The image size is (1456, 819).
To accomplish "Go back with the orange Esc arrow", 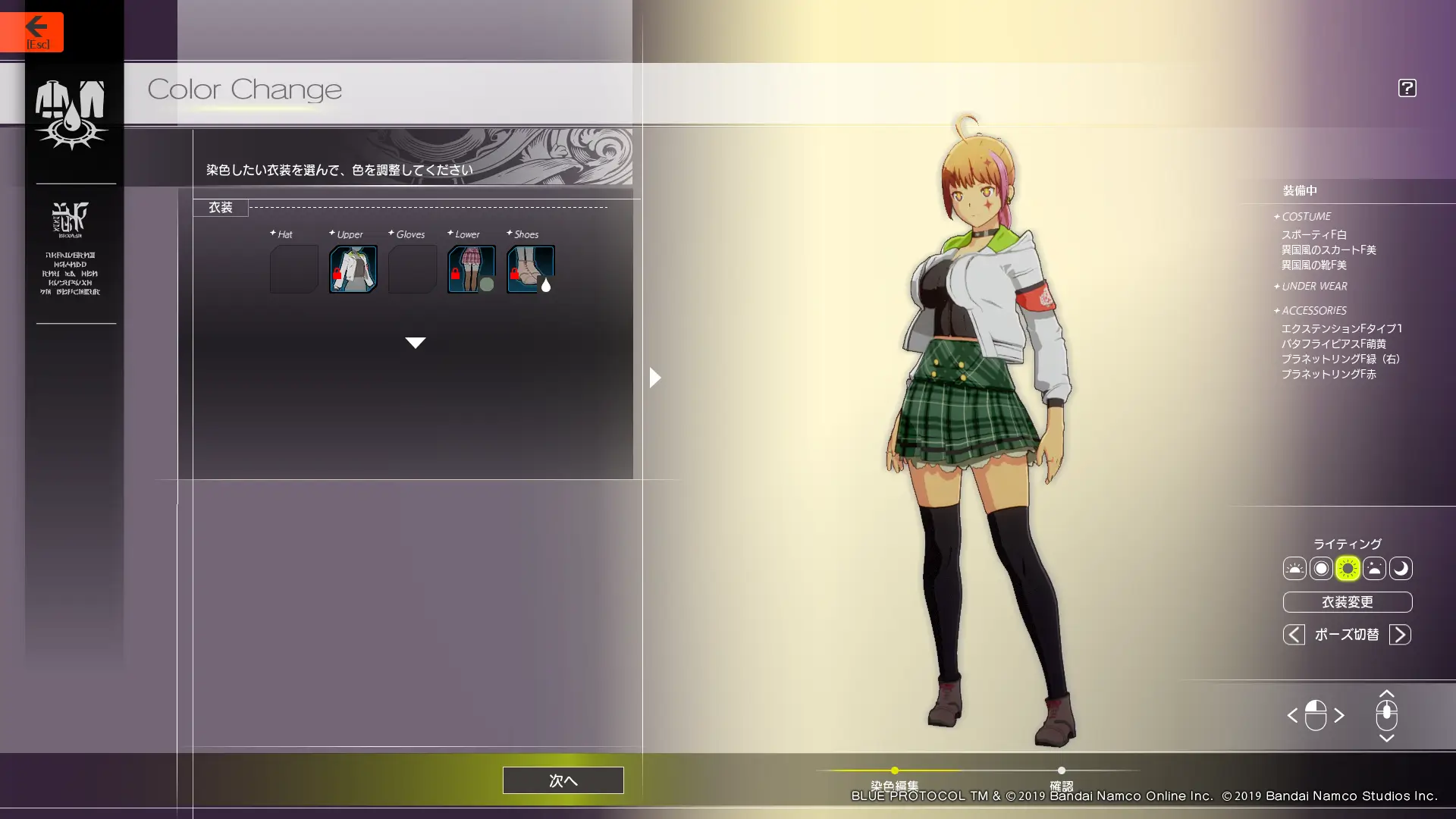I will pos(32,32).
